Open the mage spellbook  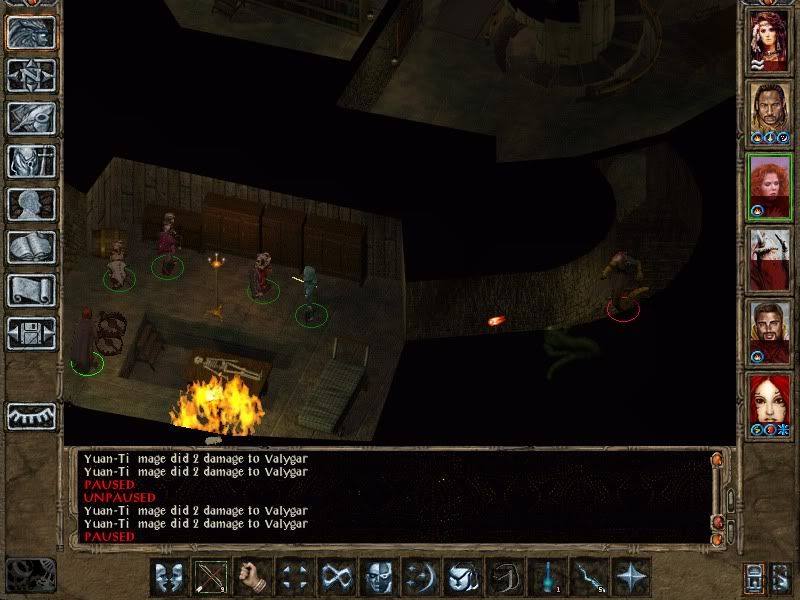coord(31,247)
